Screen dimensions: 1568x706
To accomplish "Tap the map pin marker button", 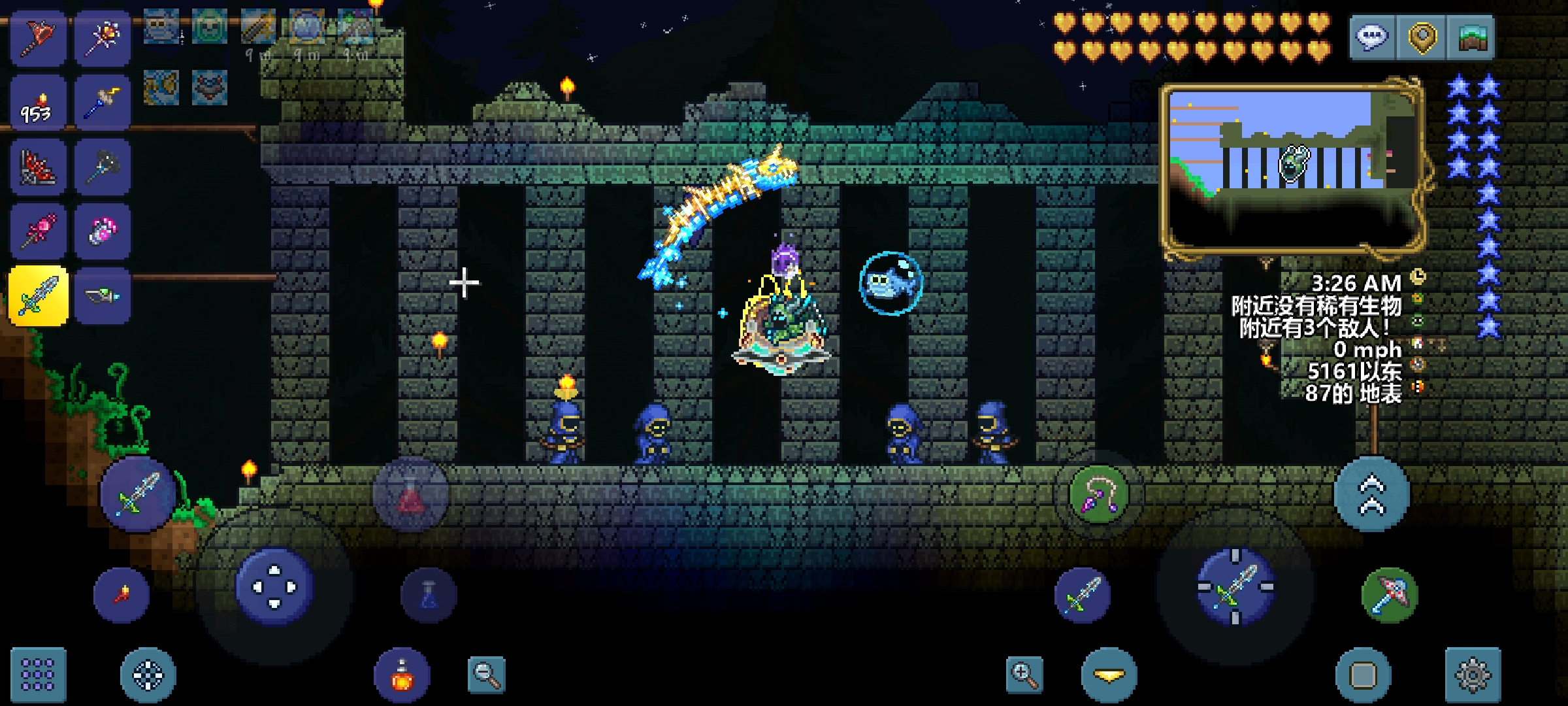I will coord(1422,37).
